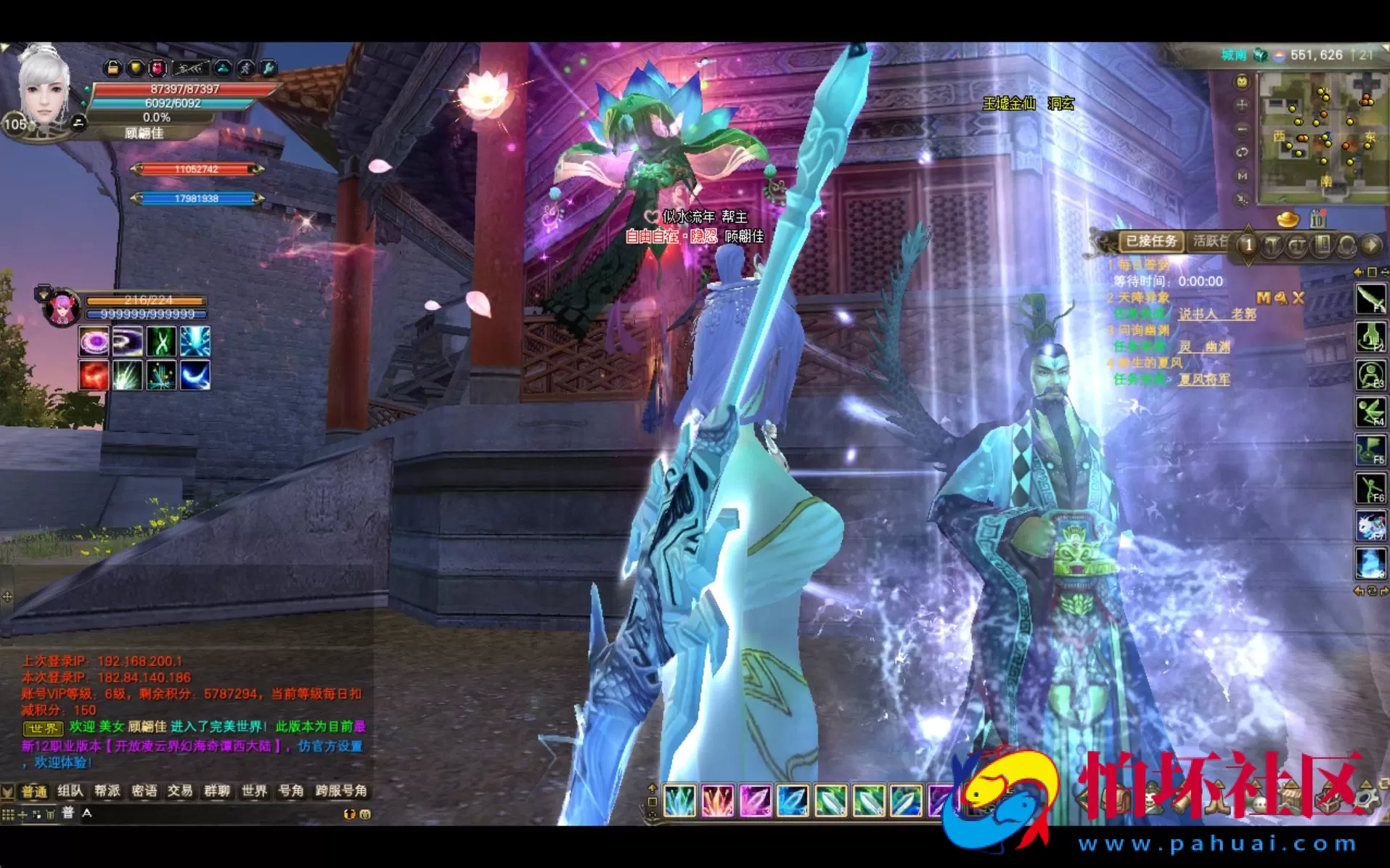This screenshot has height=868, width=1390.
Task: Open the gold ingot shop icon
Action: pyautogui.click(x=1288, y=218)
